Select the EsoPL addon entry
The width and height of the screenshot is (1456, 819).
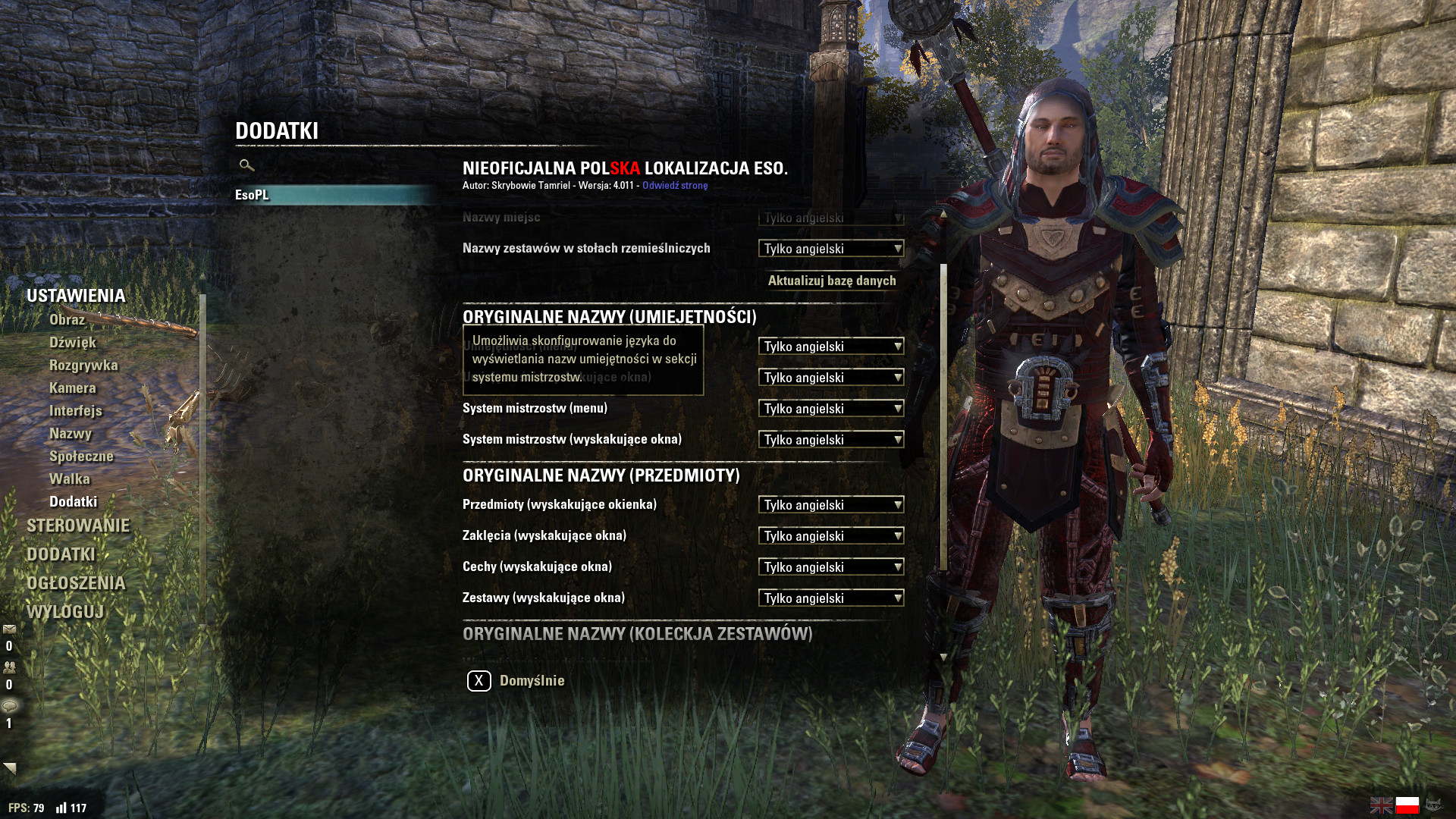pos(252,195)
